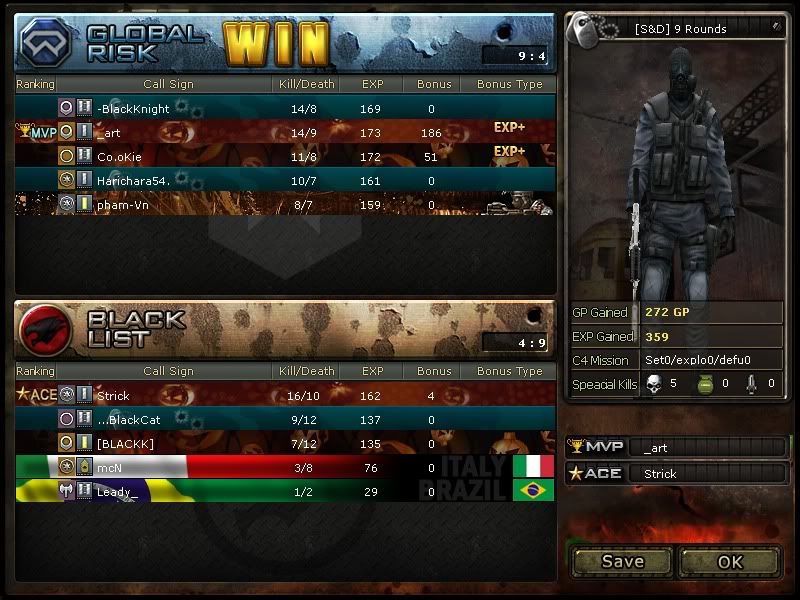Save the match result screenshot
This screenshot has width=800, height=600.
(622, 561)
